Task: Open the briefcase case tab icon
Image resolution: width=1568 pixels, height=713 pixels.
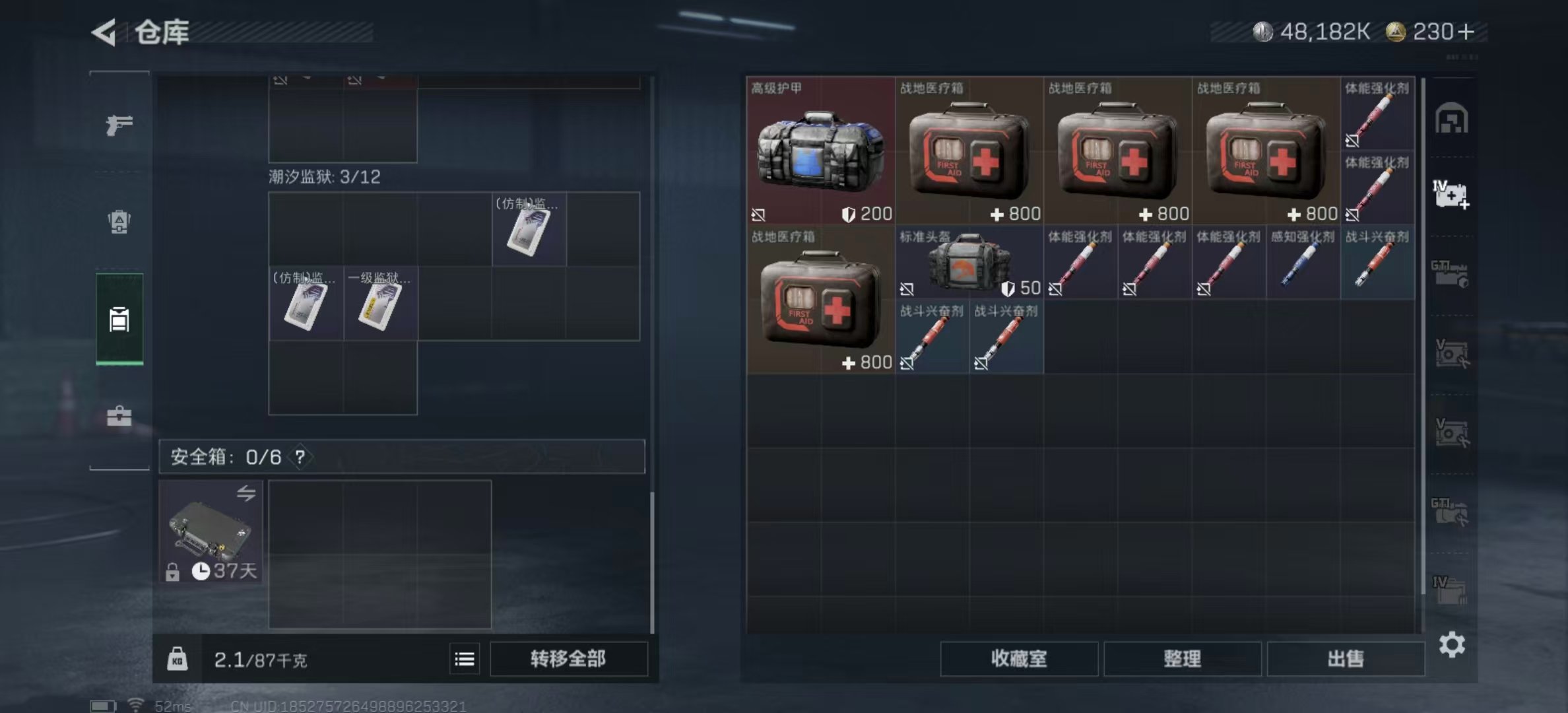Action: [x=119, y=416]
